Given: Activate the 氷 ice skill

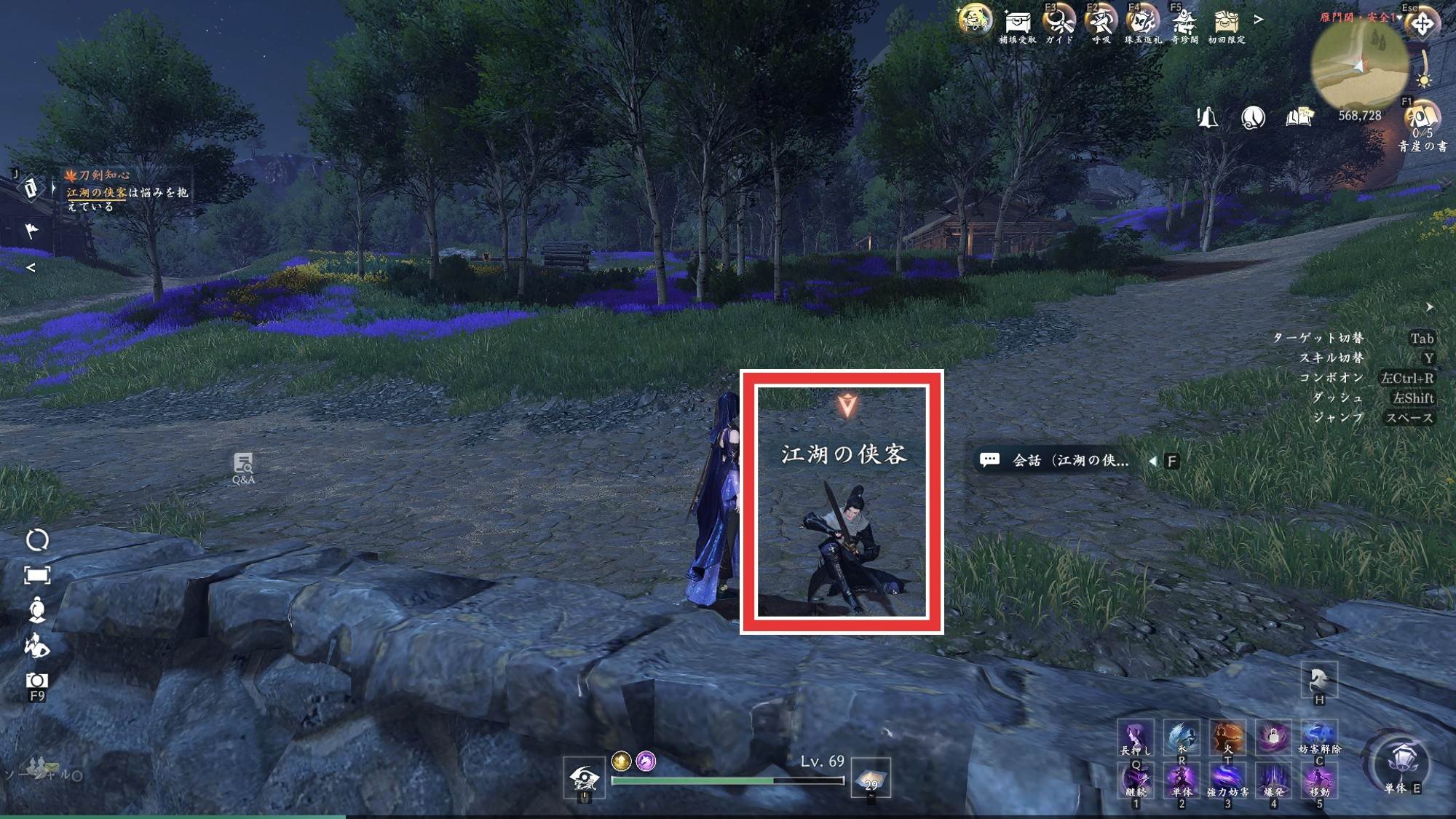Looking at the screenshot, I should [1182, 736].
